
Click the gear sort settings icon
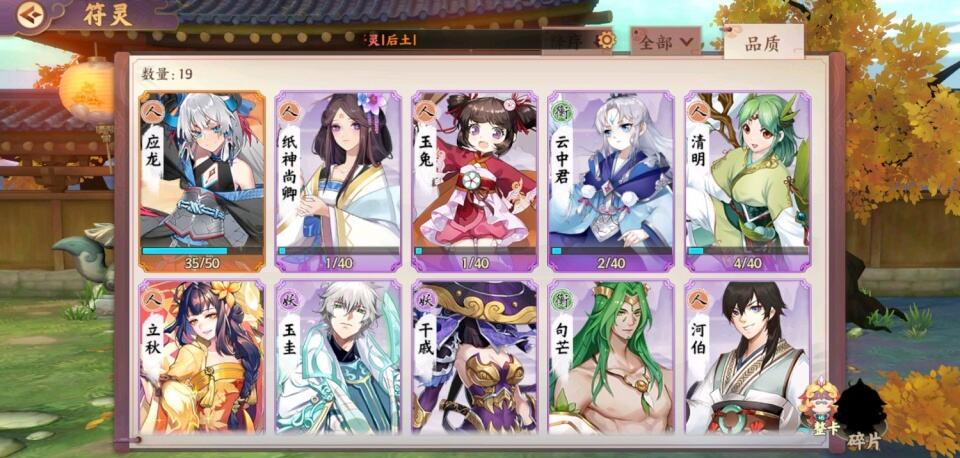pos(605,40)
